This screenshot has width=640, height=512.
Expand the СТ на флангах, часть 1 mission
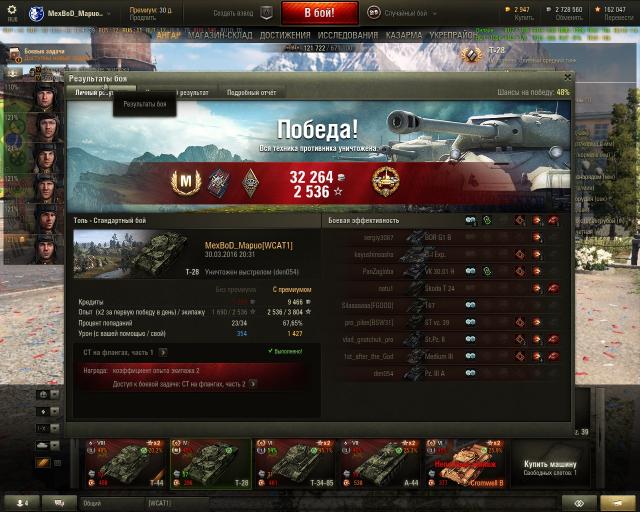click(163, 352)
